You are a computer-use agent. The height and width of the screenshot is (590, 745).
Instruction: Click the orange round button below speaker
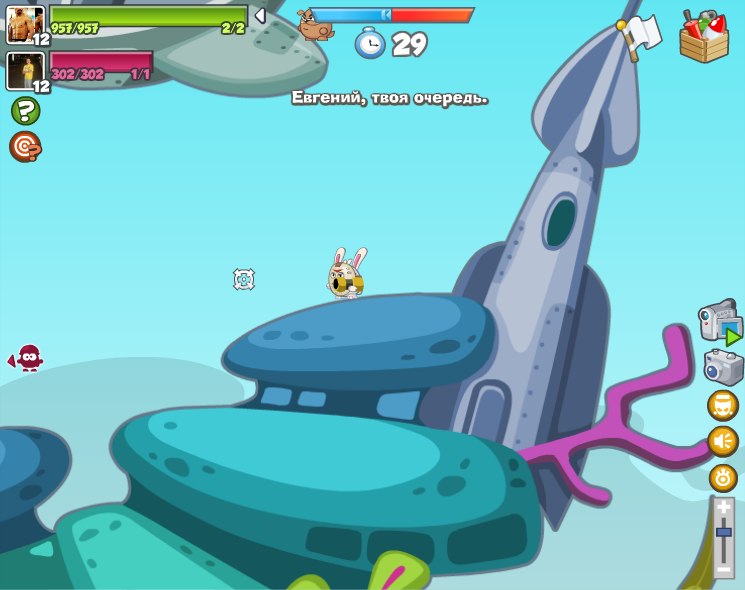723,477
